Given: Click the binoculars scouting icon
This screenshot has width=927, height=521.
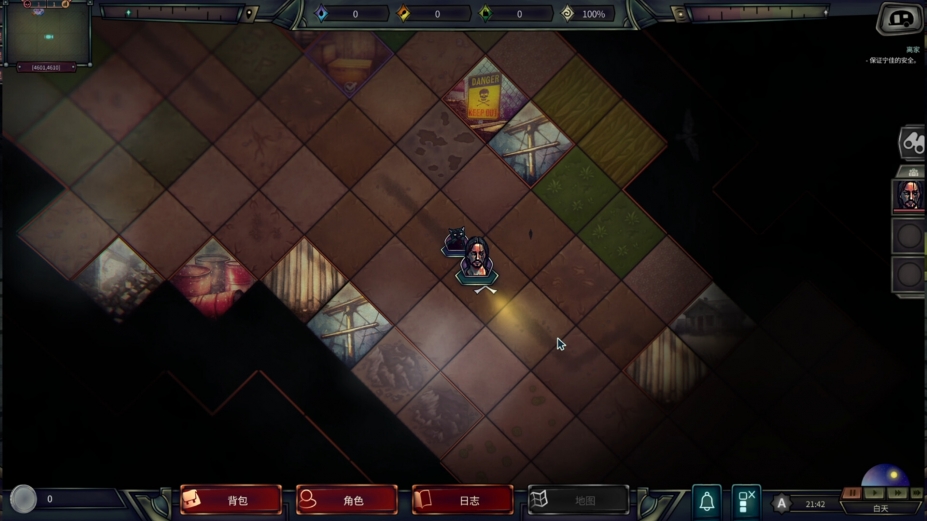Looking at the screenshot, I should [912, 143].
